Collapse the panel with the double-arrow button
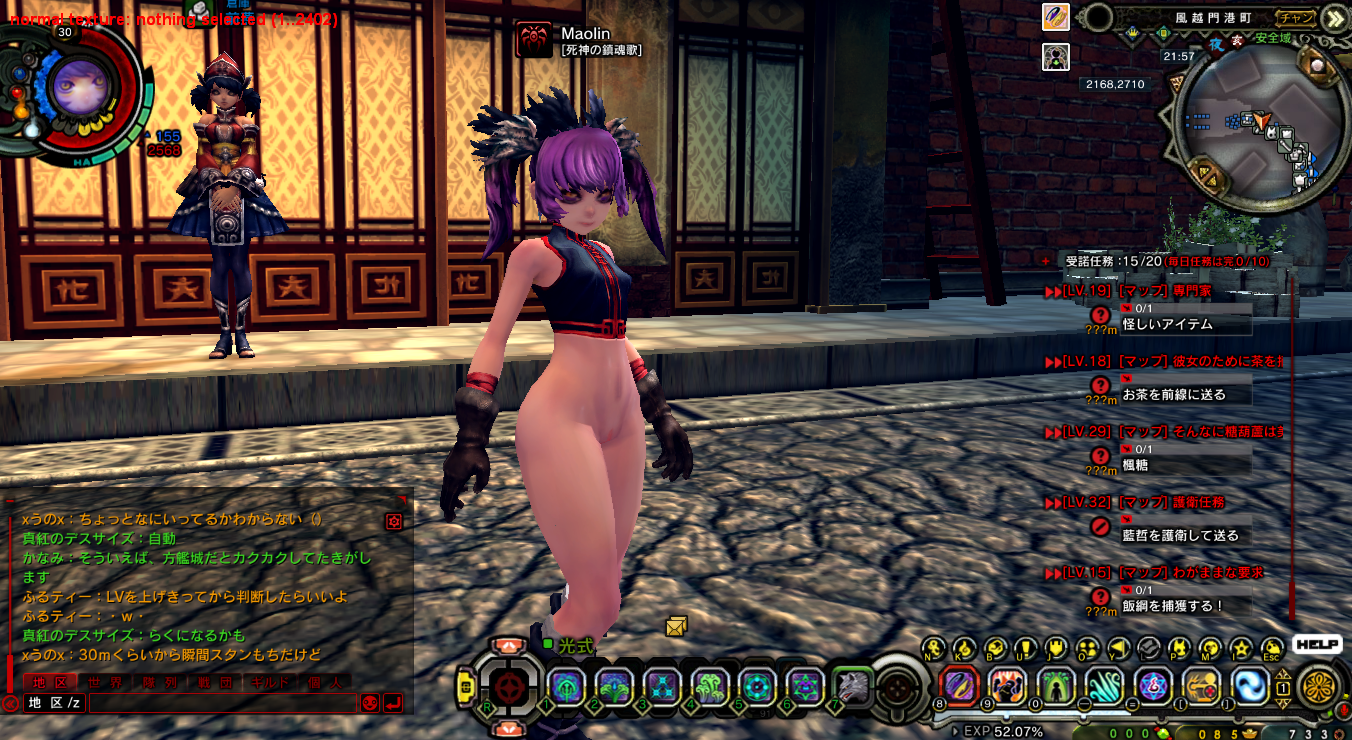The width and height of the screenshot is (1352, 740). [1334, 17]
